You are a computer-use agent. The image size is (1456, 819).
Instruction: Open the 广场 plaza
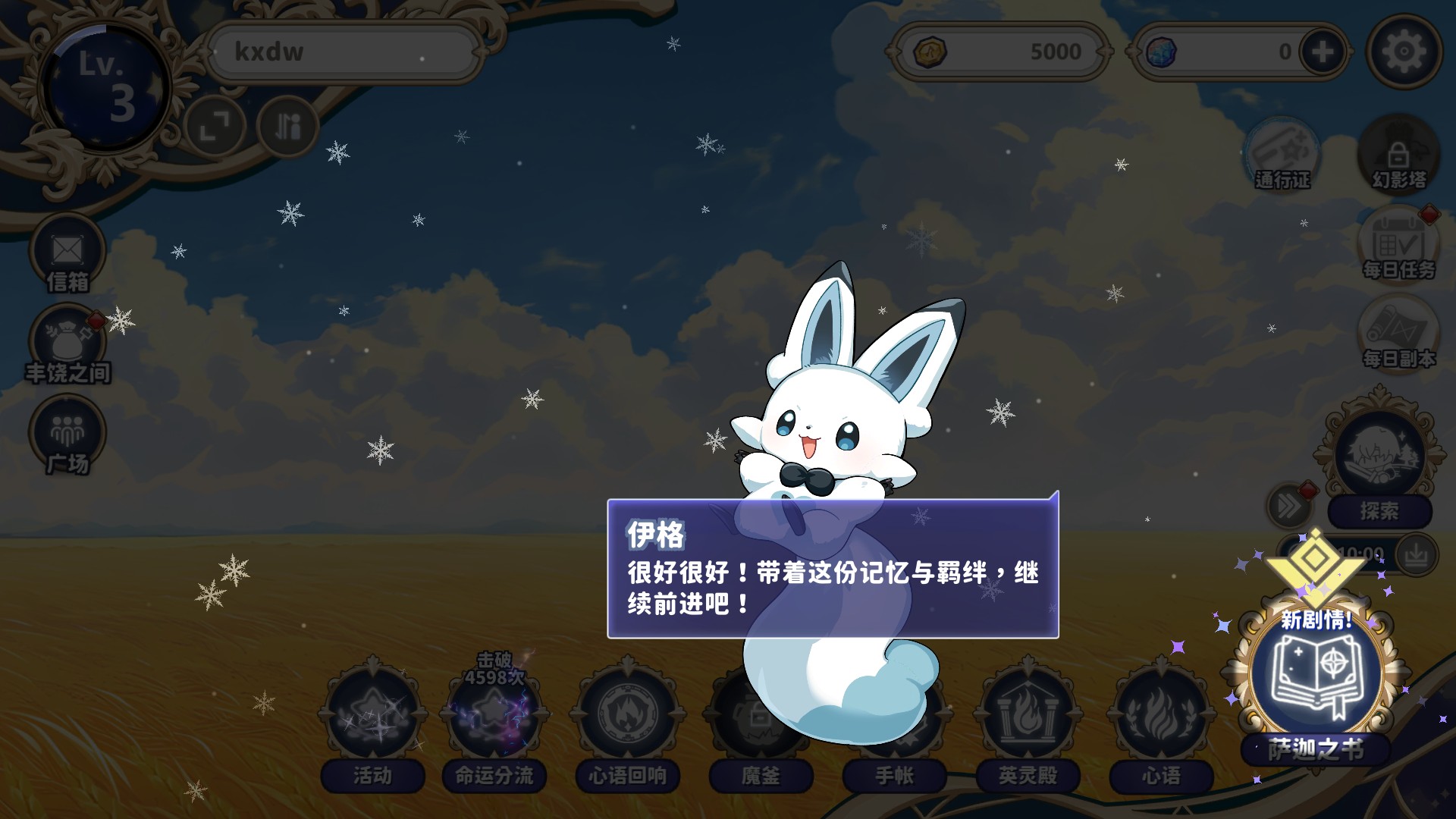[x=67, y=435]
